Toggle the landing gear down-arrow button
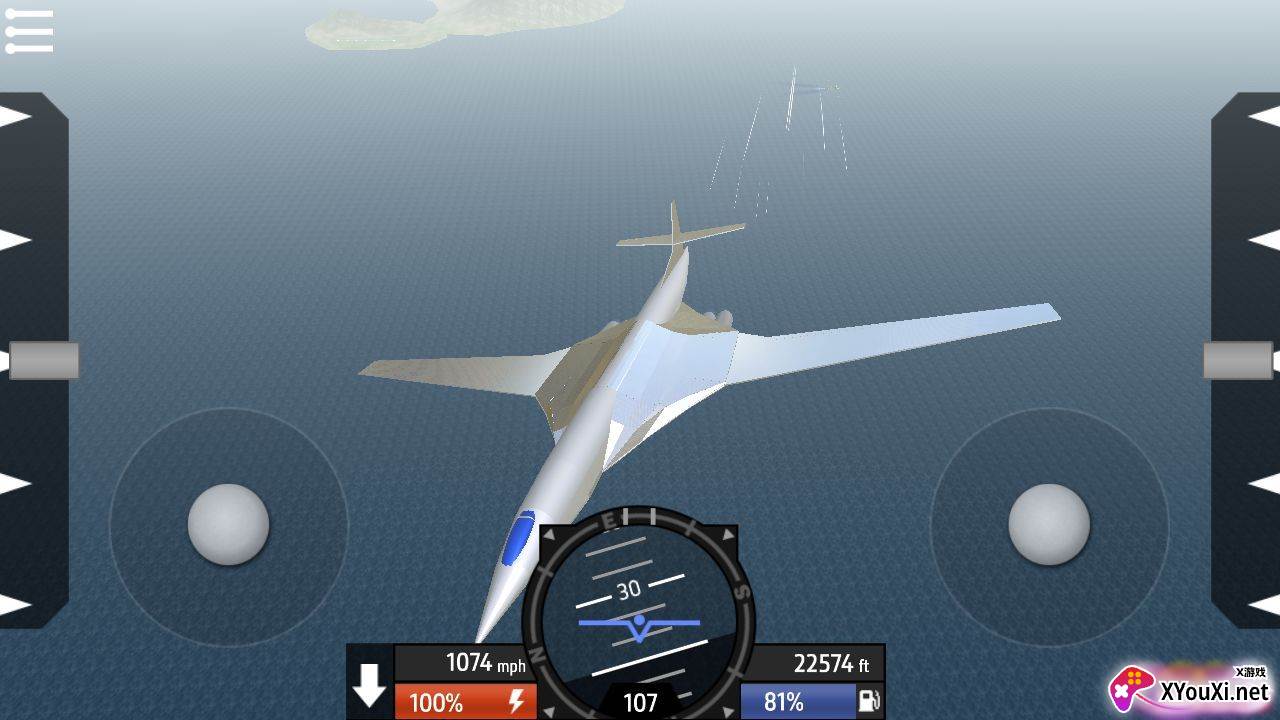Image resolution: width=1280 pixels, height=720 pixels. [369, 683]
